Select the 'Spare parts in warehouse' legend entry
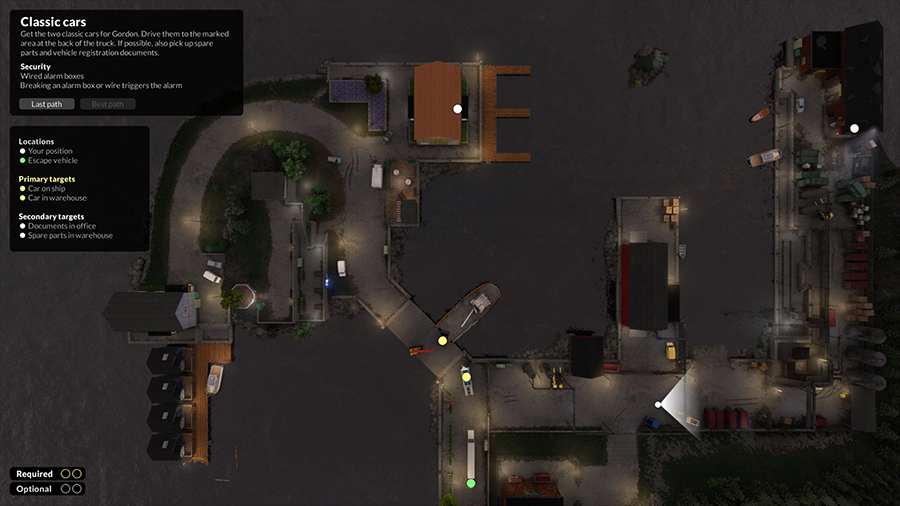 pos(70,236)
